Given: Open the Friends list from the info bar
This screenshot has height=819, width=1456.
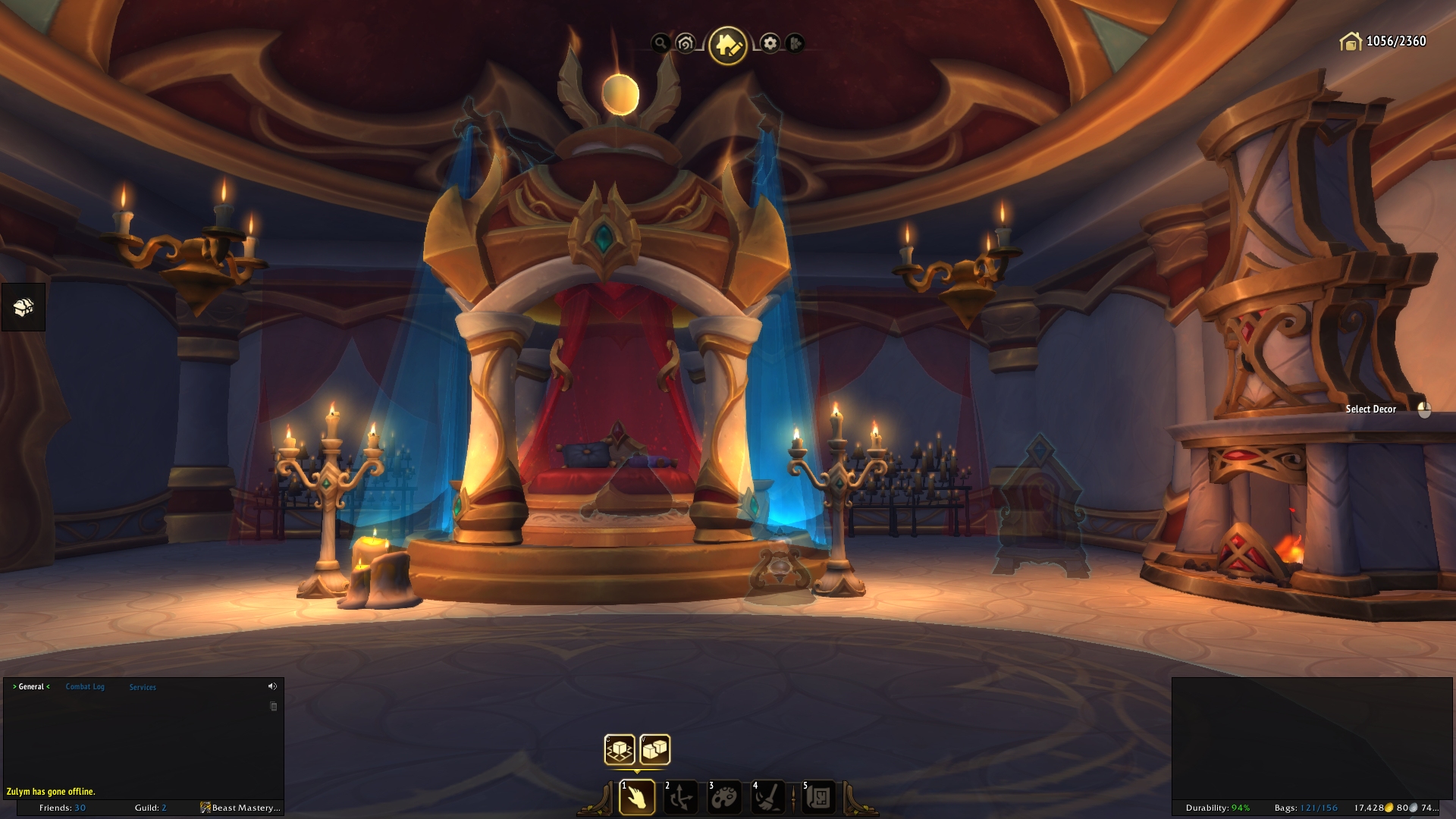Looking at the screenshot, I should (62, 808).
